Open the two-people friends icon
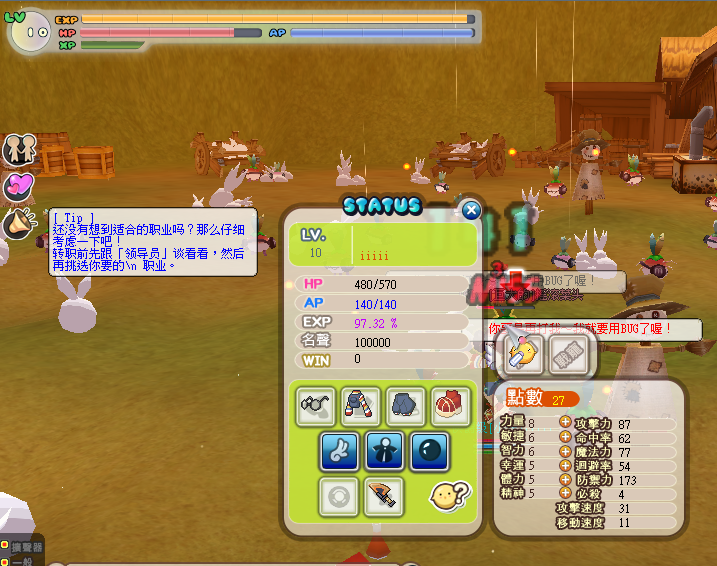 point(18,149)
